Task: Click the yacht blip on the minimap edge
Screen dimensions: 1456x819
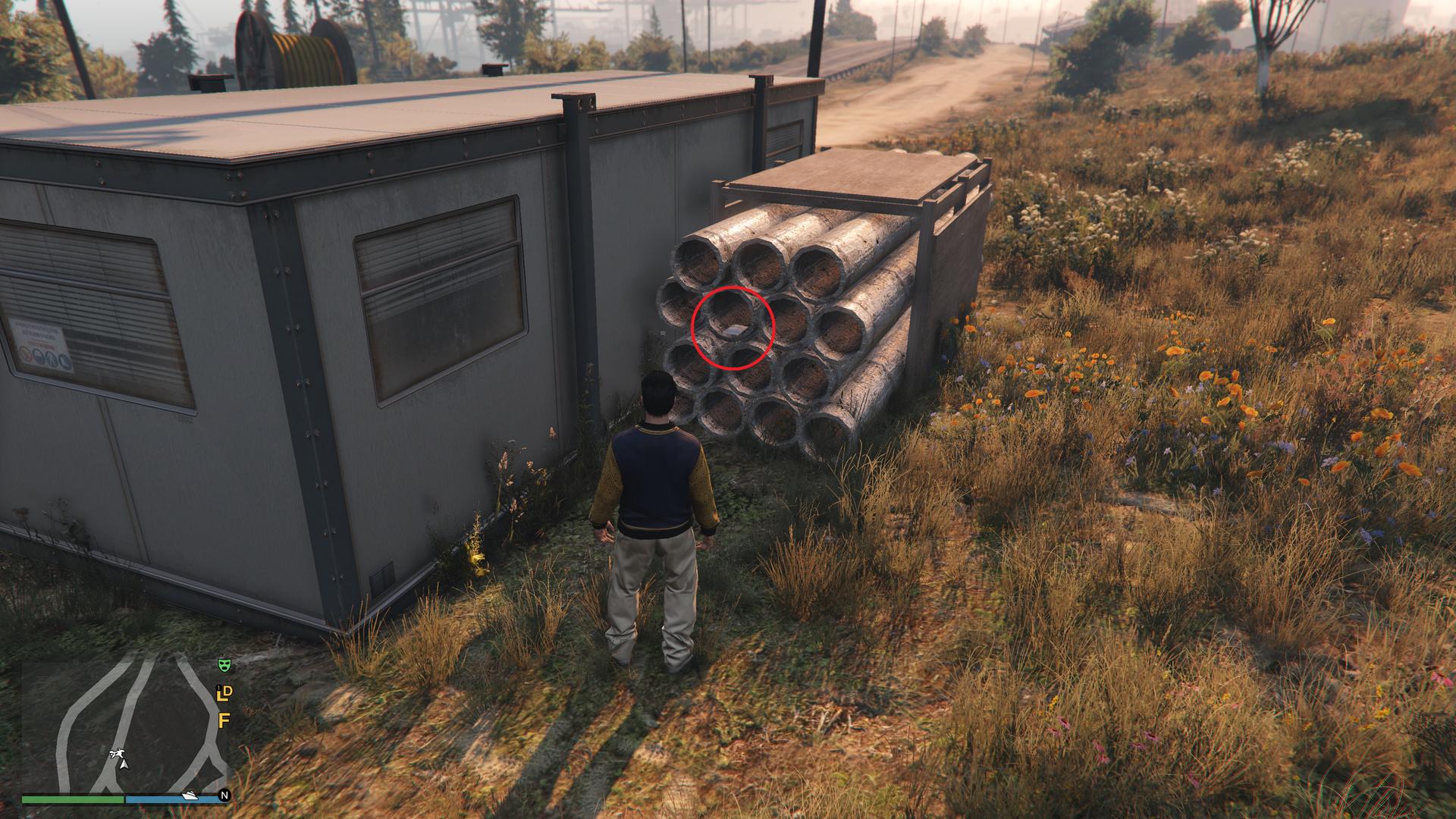Action: 190,795
